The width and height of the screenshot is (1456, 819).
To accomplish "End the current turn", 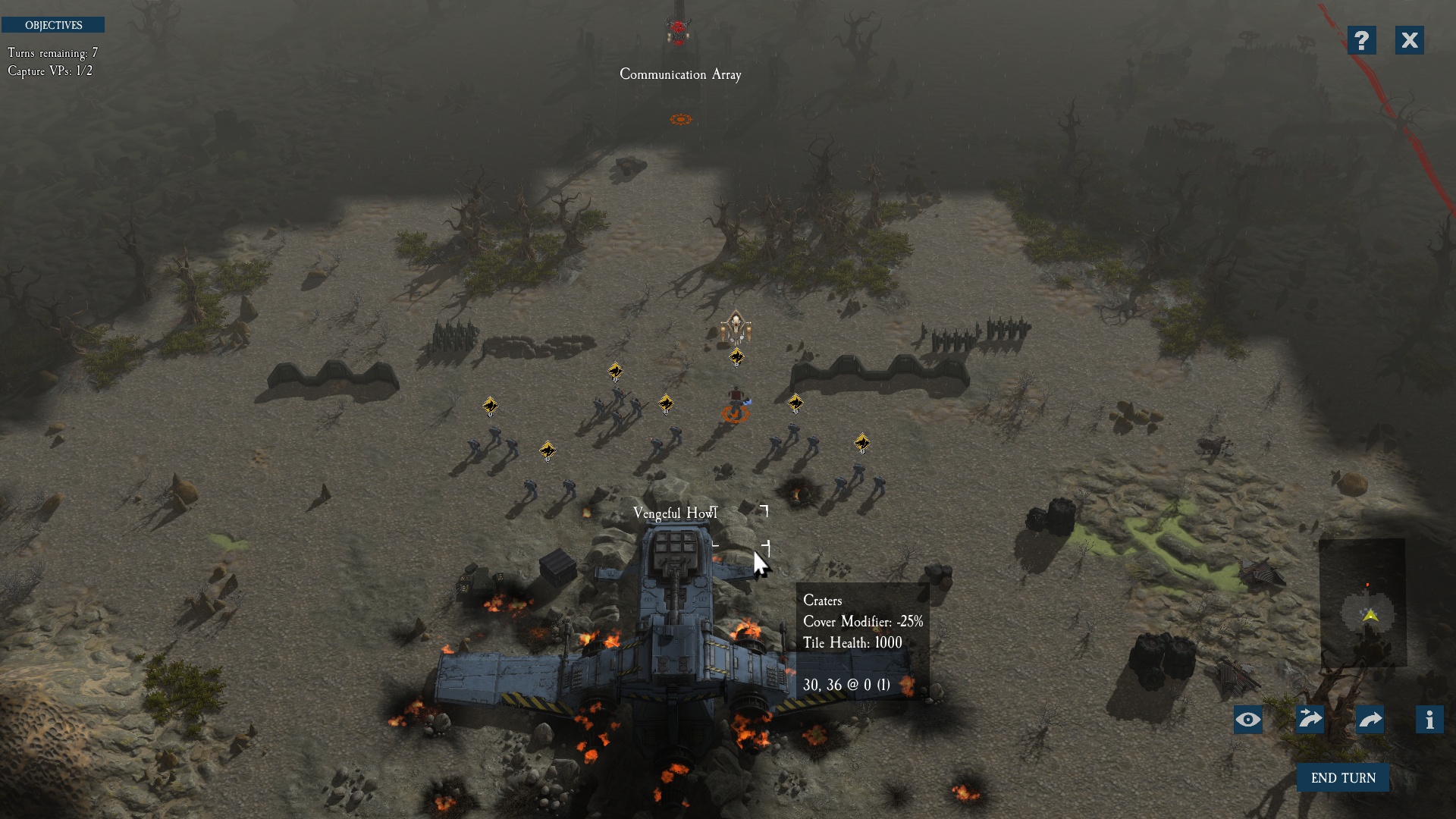I will click(1342, 778).
